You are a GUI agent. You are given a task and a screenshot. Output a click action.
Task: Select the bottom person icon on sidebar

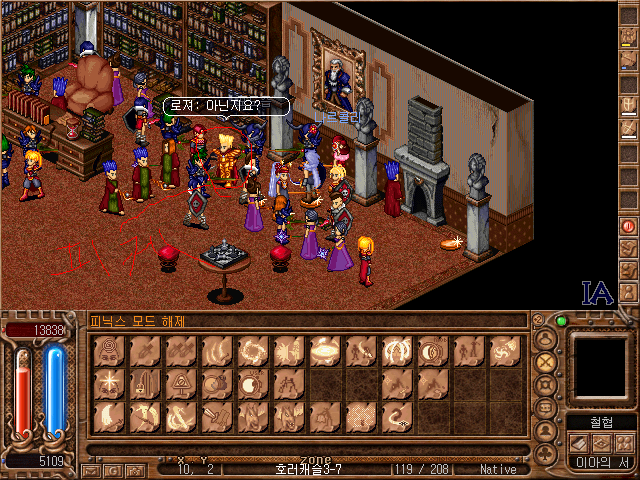629,289
